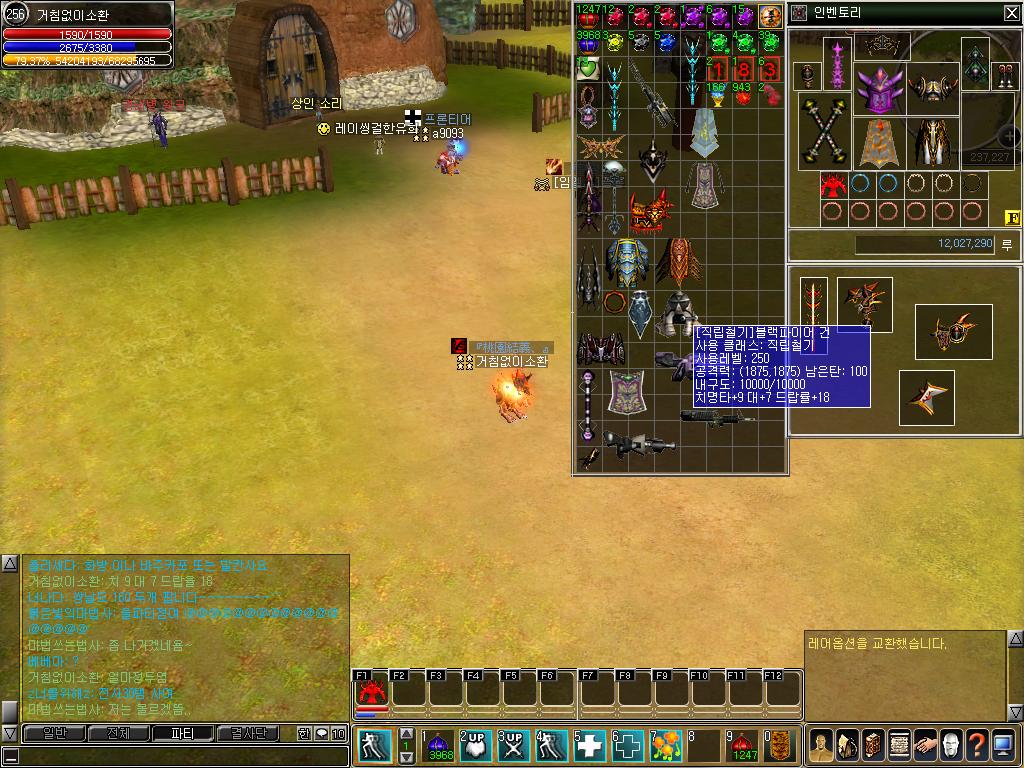Click the monitor icon in the menu bar
This screenshot has height=768, width=1024.
[x=1003, y=745]
